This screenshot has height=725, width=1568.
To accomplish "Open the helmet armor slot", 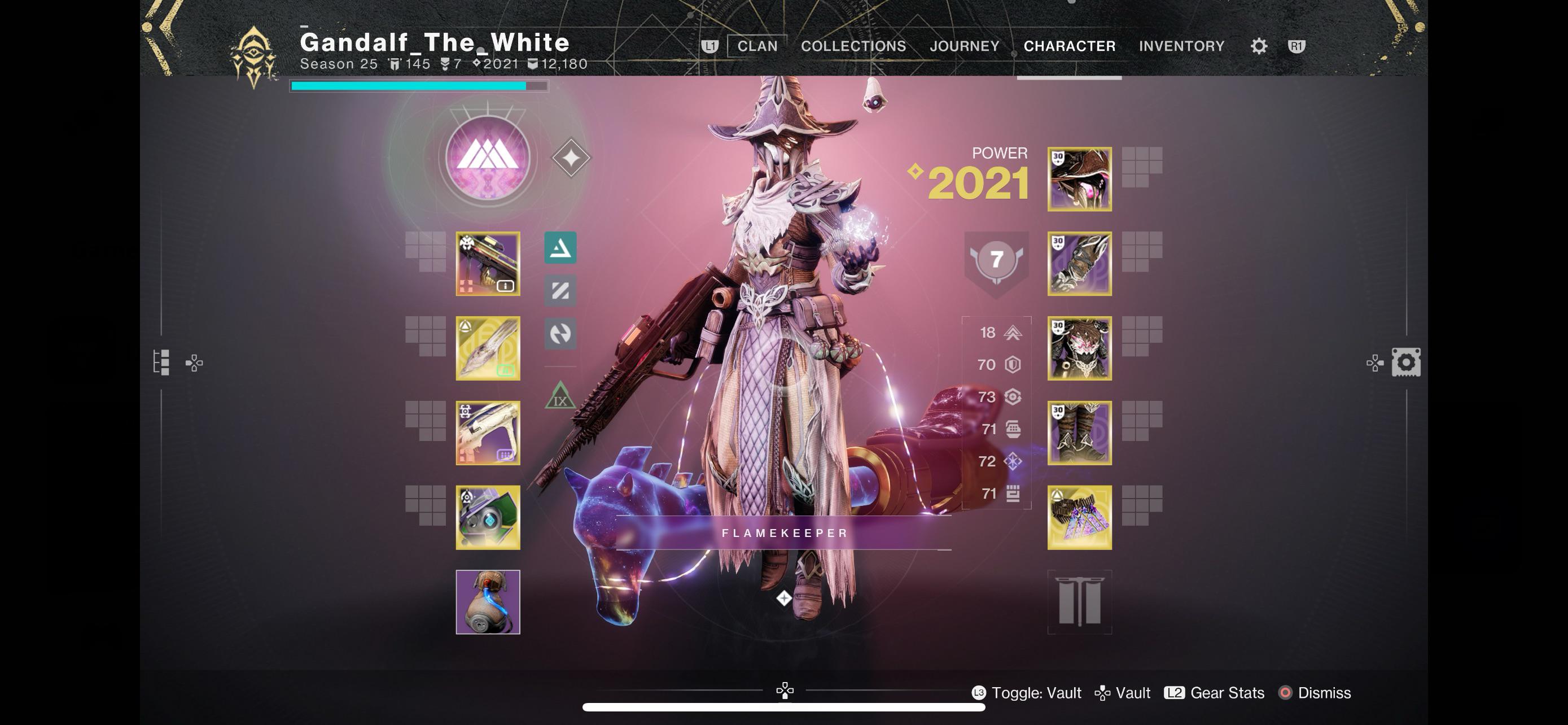I will [1079, 178].
